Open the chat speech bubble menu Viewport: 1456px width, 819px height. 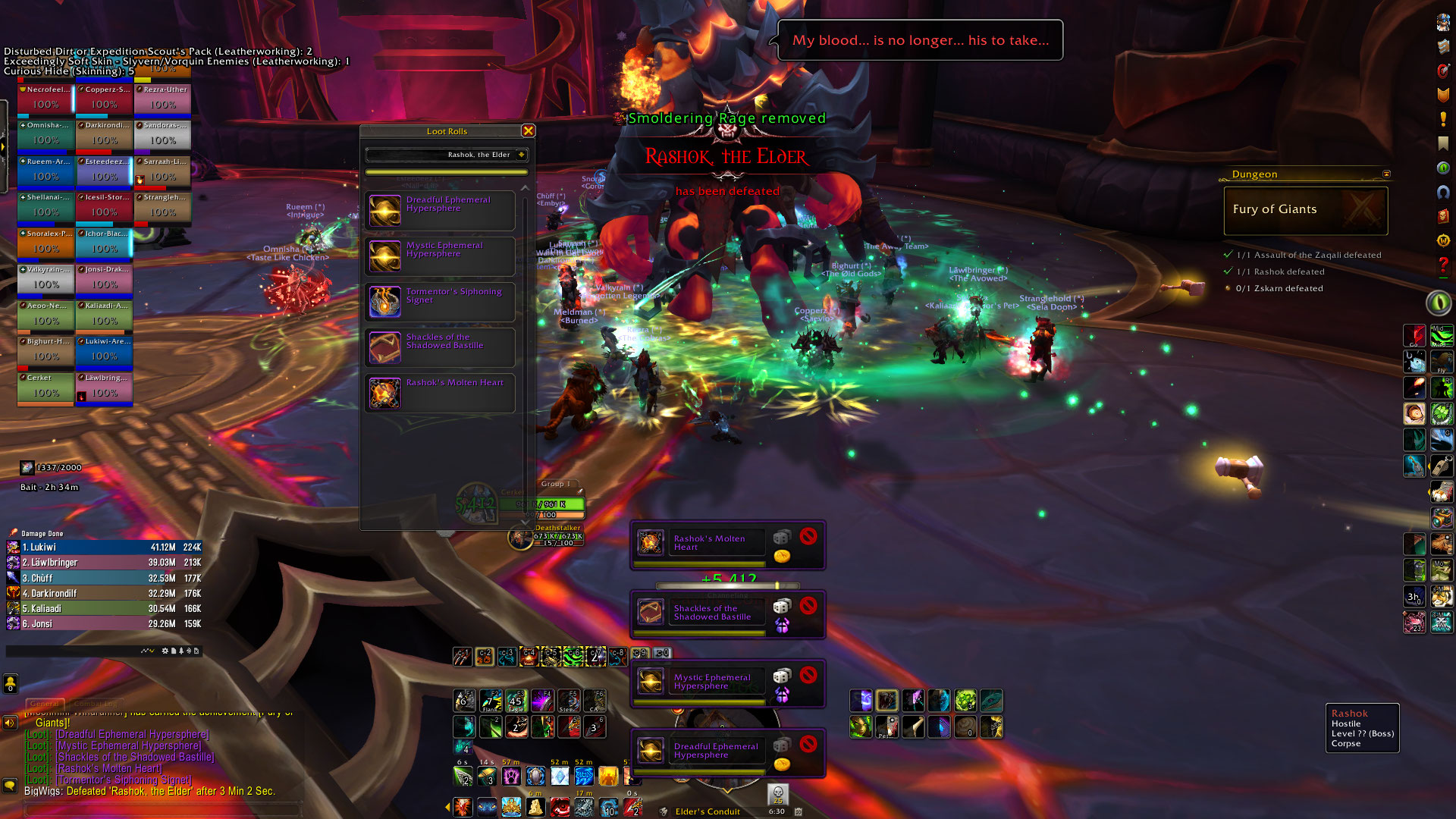pos(10,786)
